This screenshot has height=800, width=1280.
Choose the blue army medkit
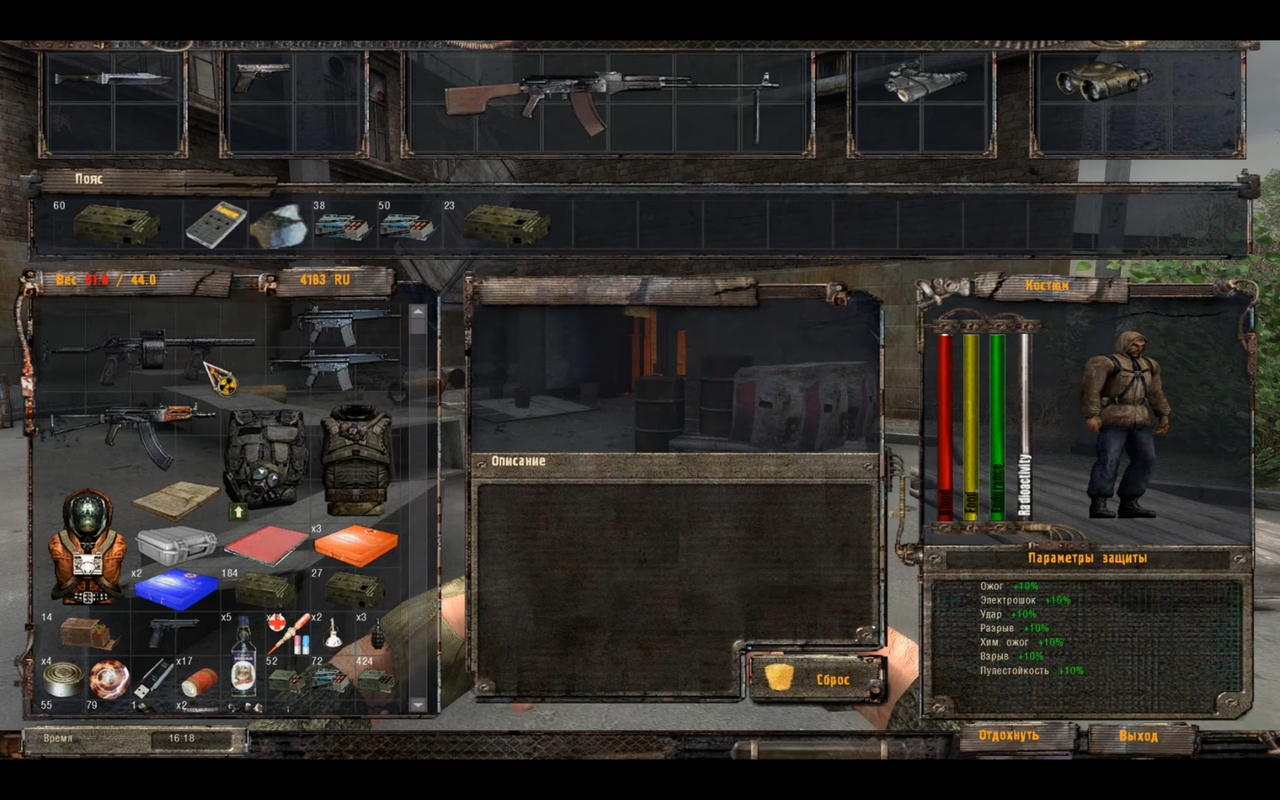click(176, 588)
